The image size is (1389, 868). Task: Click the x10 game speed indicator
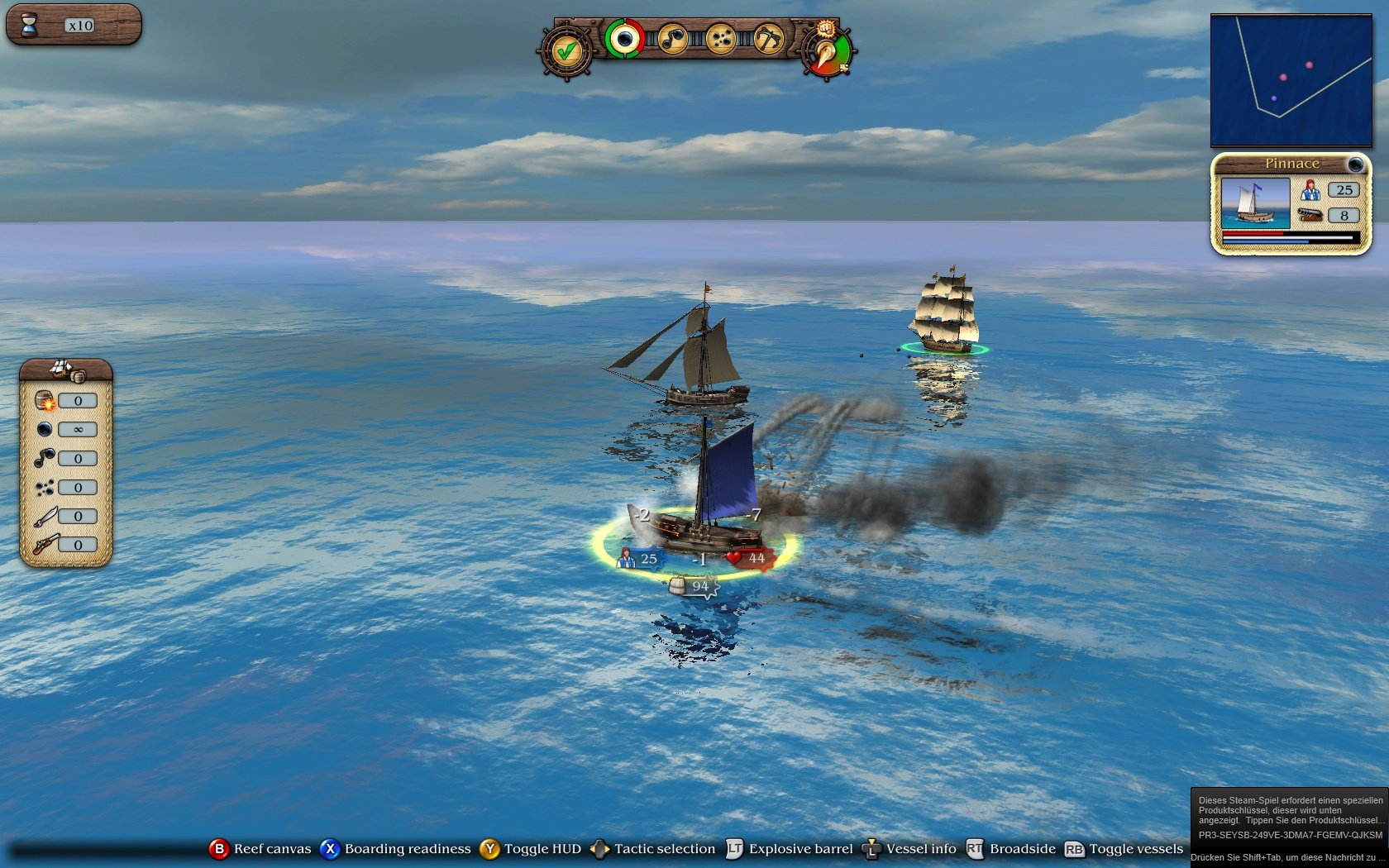80,24
